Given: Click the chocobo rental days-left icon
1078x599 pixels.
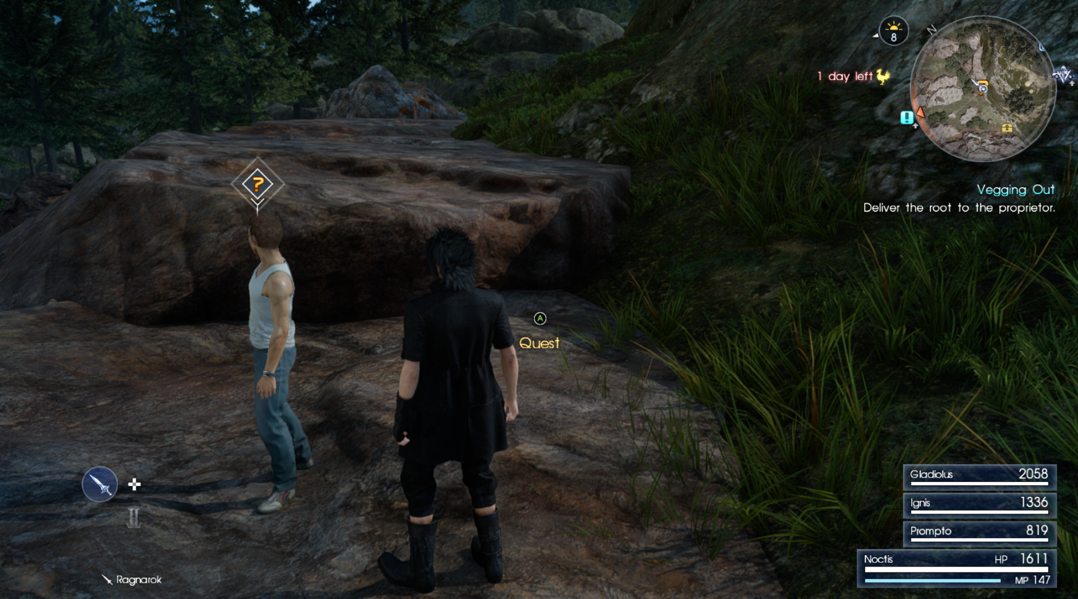Looking at the screenshot, I should tap(883, 76).
